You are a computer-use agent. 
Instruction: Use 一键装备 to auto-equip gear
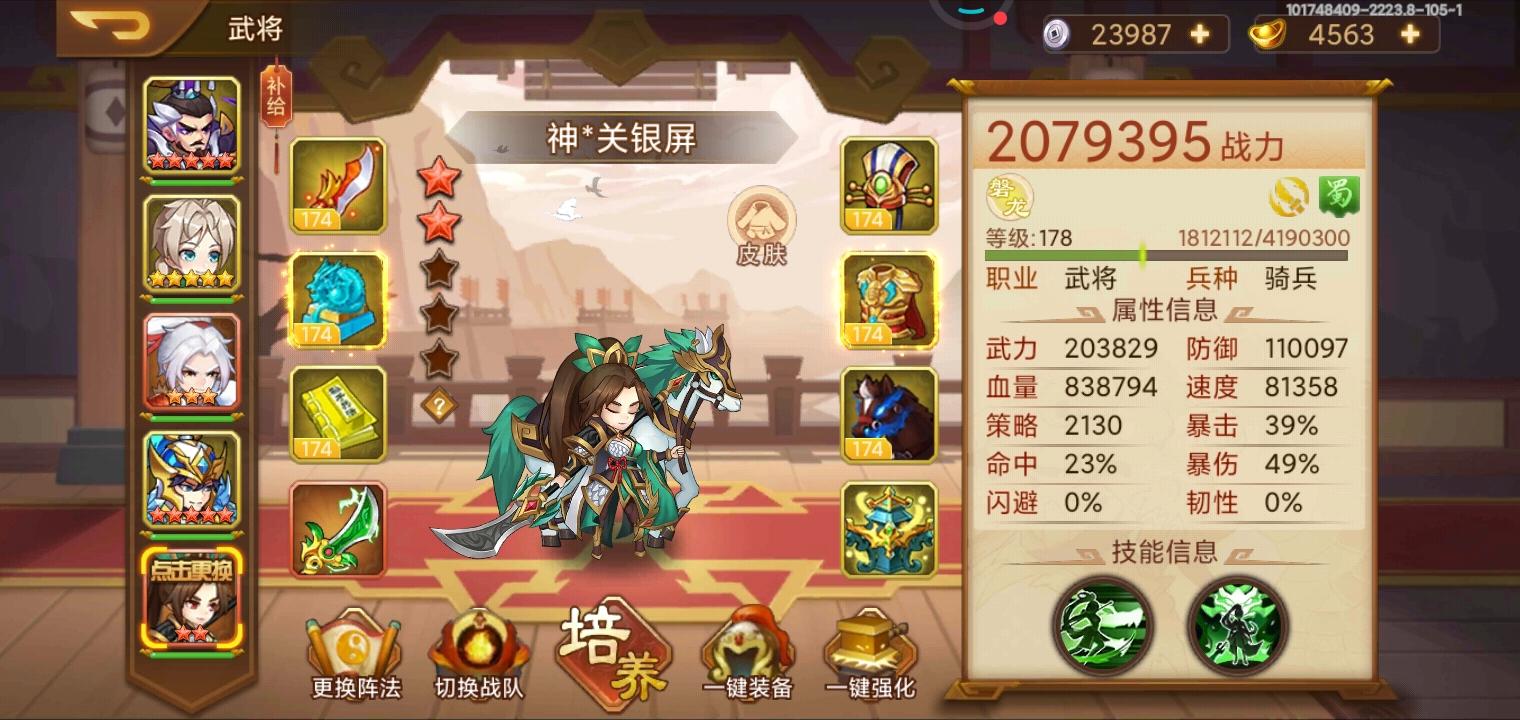click(x=750, y=650)
